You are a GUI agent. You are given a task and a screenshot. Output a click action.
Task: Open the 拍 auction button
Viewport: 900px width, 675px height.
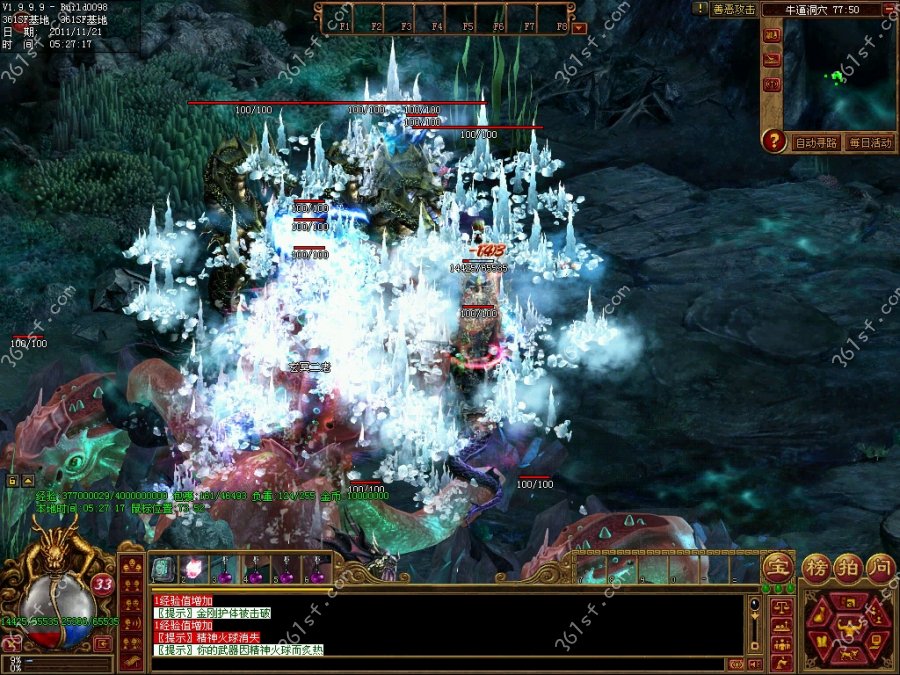tap(849, 567)
